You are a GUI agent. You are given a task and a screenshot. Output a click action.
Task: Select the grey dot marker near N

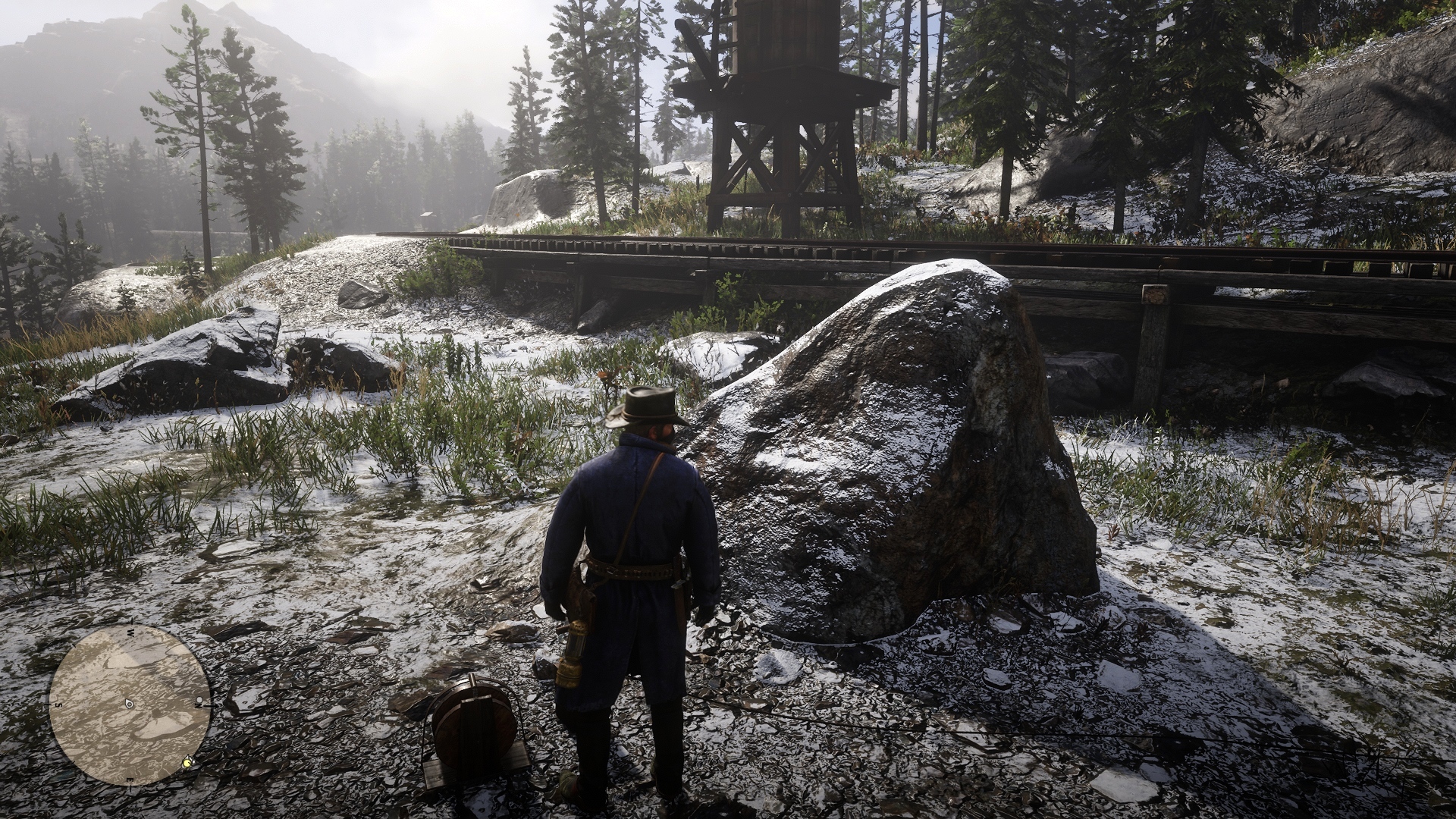(x=199, y=699)
